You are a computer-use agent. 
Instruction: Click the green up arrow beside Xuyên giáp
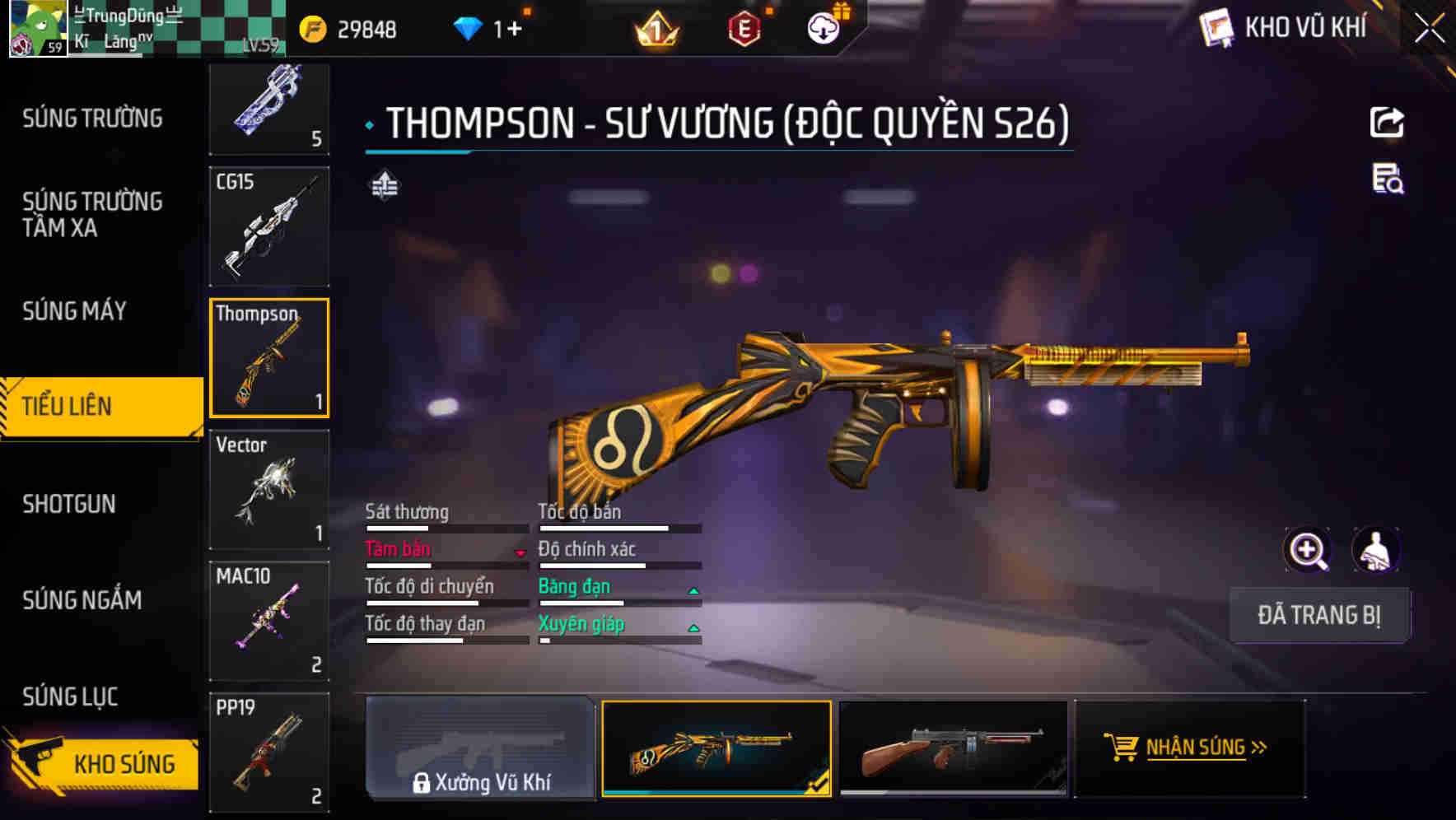click(x=694, y=627)
